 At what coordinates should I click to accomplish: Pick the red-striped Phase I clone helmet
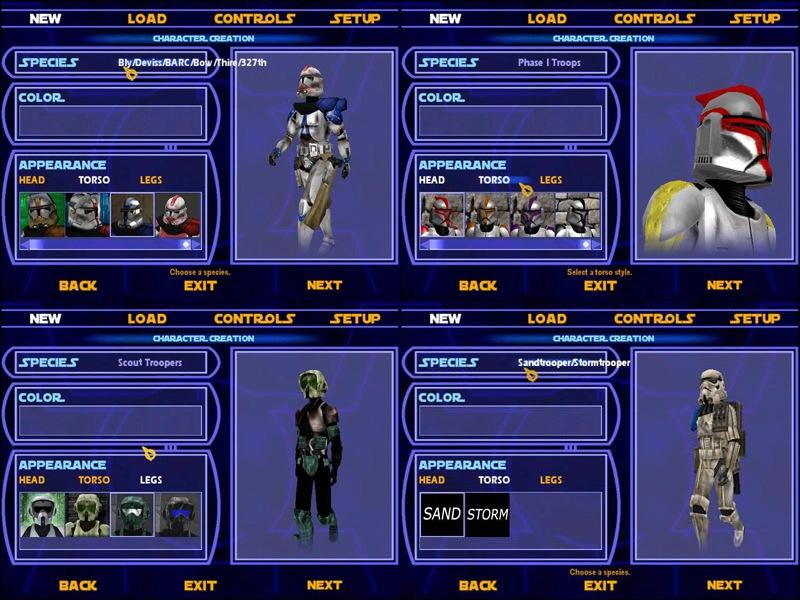443,215
